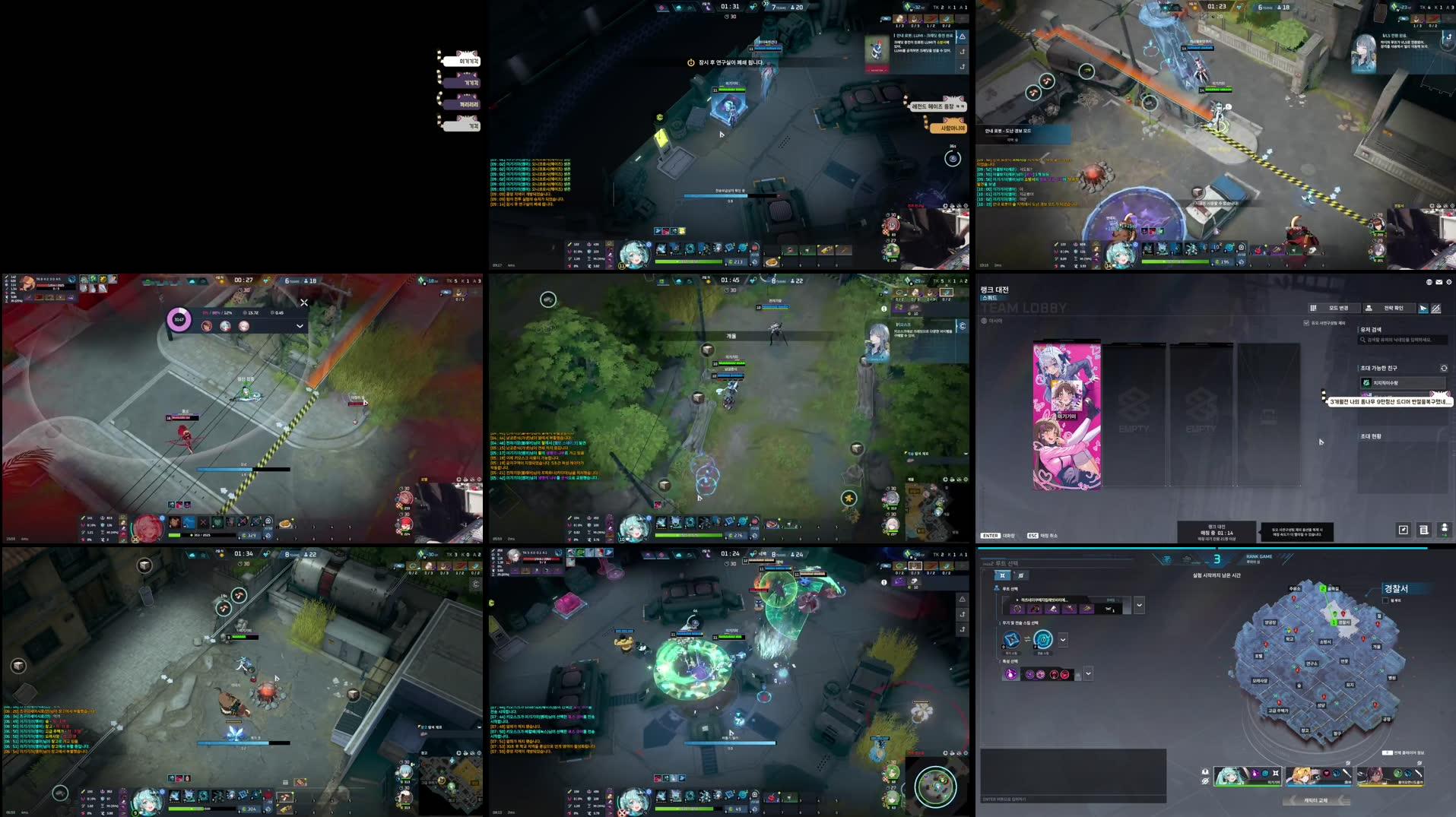Select the 스쿼드 label under 랭크 대전
The height and width of the screenshot is (817, 1456).
point(989,297)
